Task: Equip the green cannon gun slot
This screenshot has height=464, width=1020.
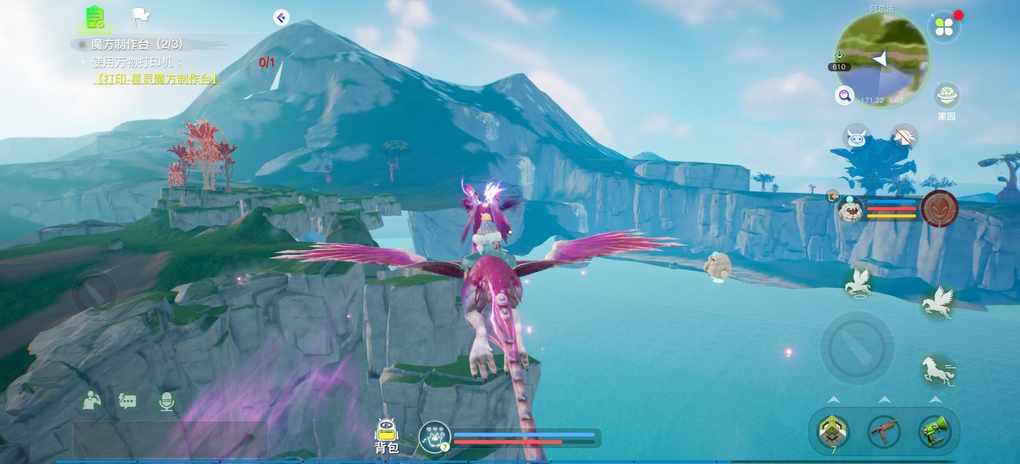Action: coord(934,431)
